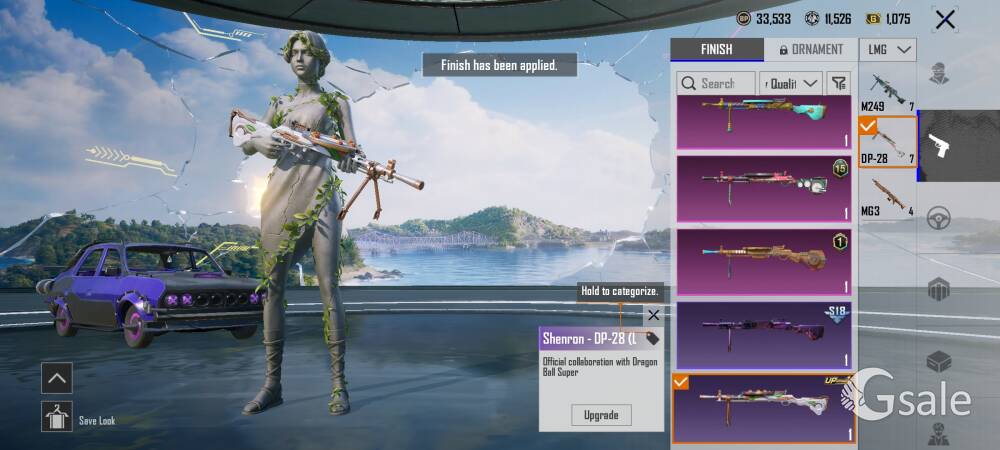Select the equipped Shenron DP-28 finish
Image resolution: width=1000 pixels, height=450 pixels.
click(x=762, y=407)
